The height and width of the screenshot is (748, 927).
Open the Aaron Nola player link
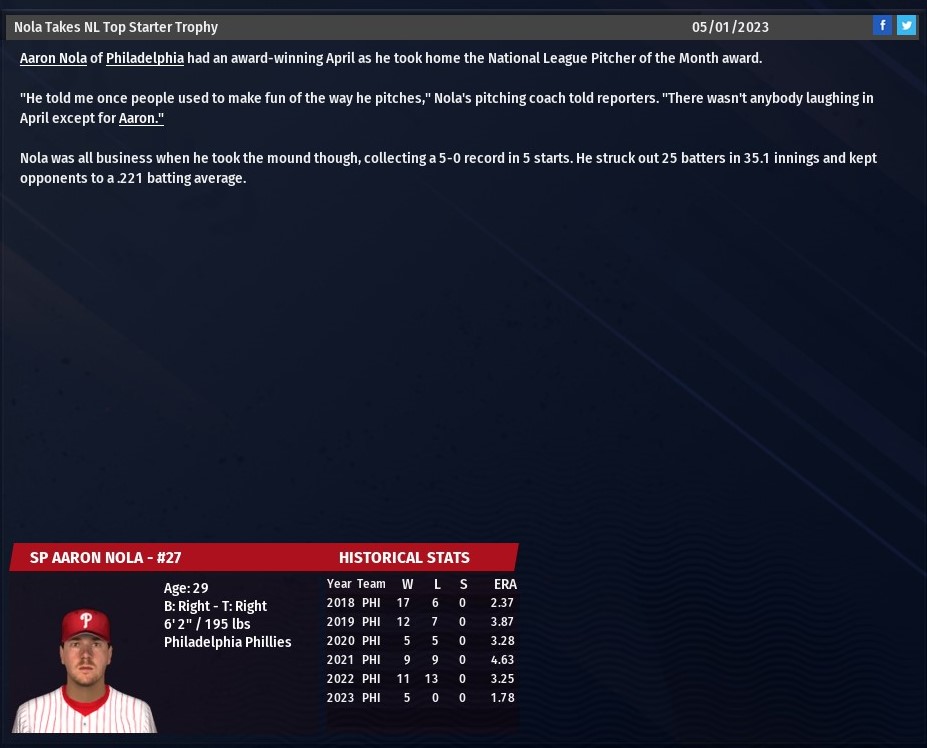click(53, 58)
